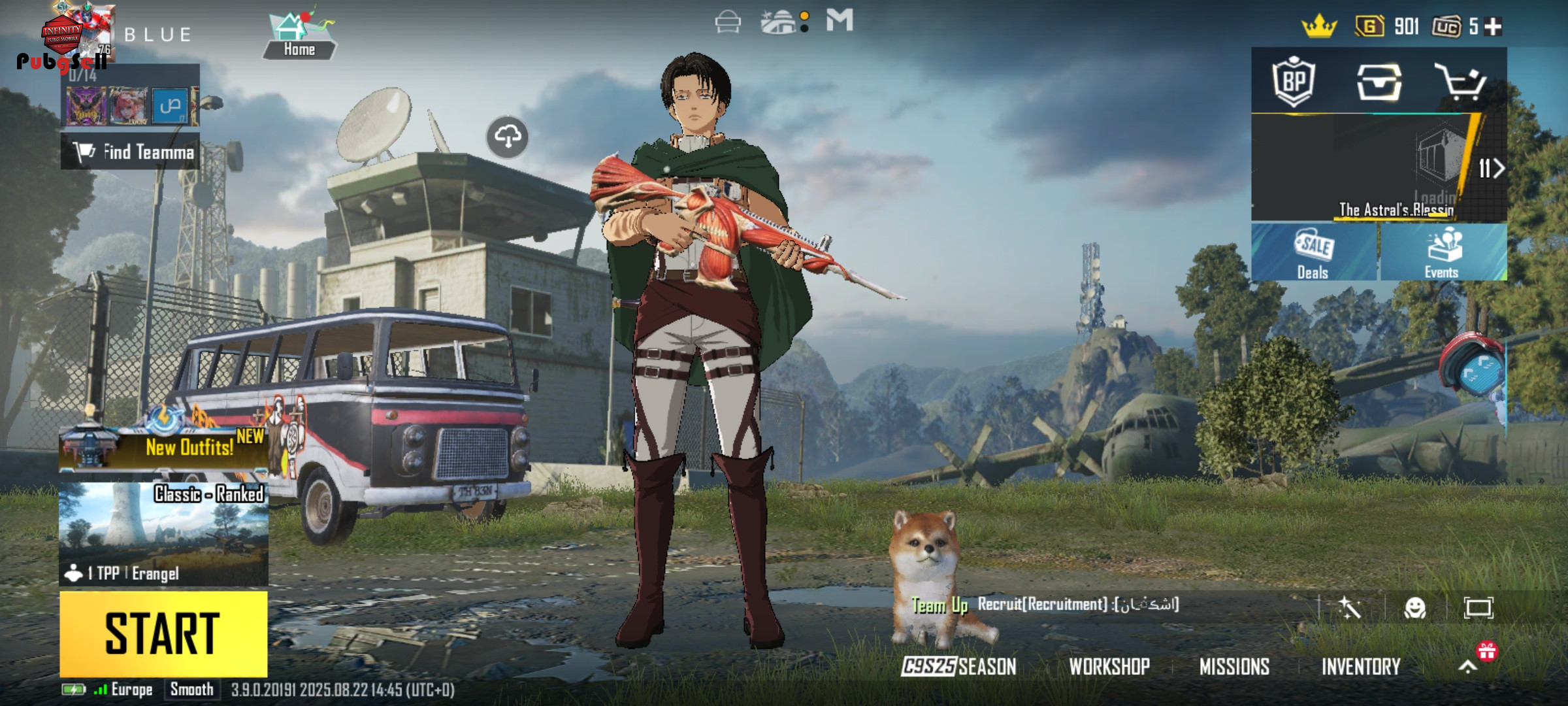This screenshot has height=706, width=1568.
Task: Open the supply crate icon
Action: (1379, 82)
